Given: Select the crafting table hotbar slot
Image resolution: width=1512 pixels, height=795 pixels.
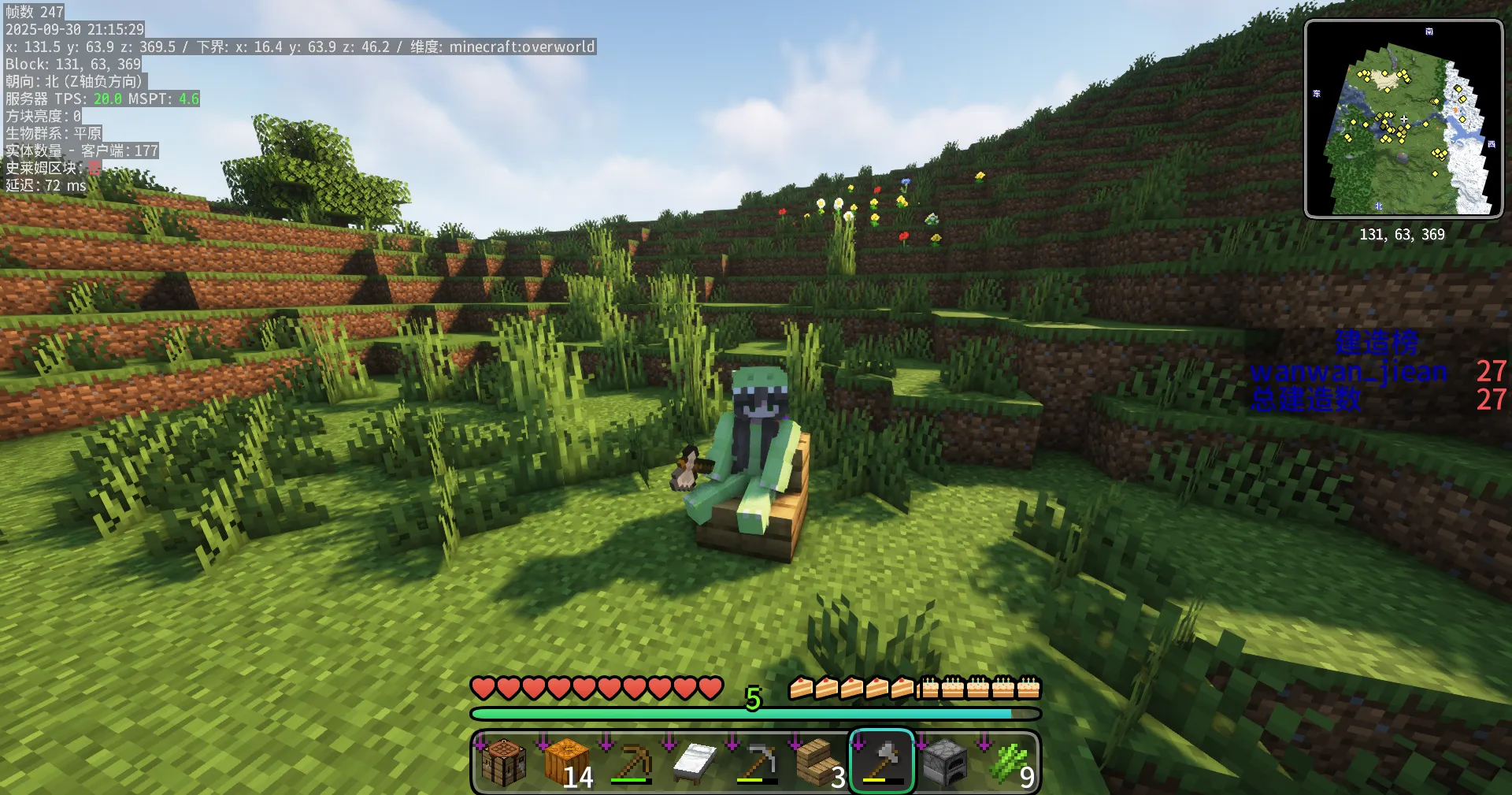Looking at the screenshot, I should point(504,762).
